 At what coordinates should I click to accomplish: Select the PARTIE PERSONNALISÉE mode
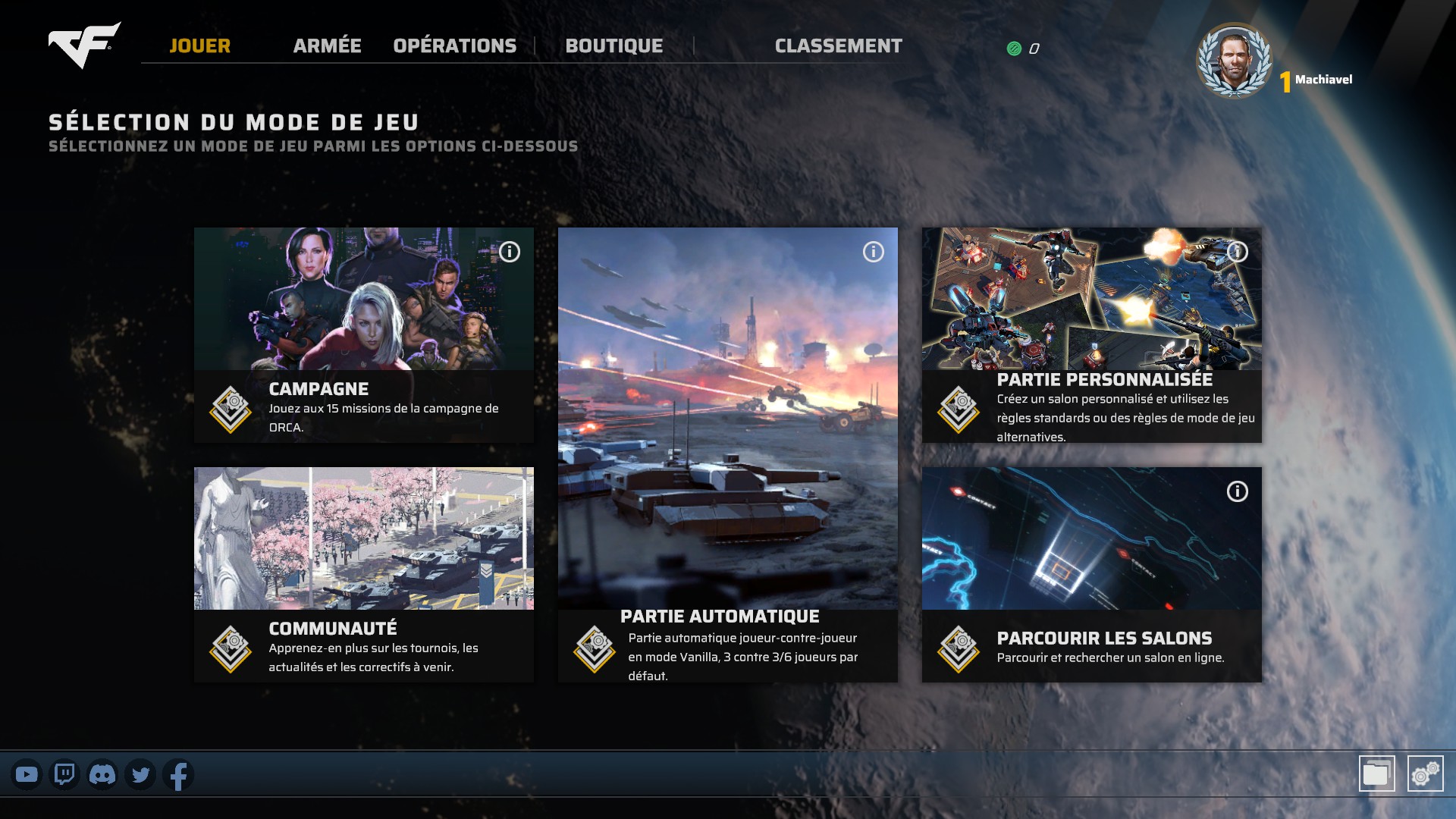tap(1091, 334)
